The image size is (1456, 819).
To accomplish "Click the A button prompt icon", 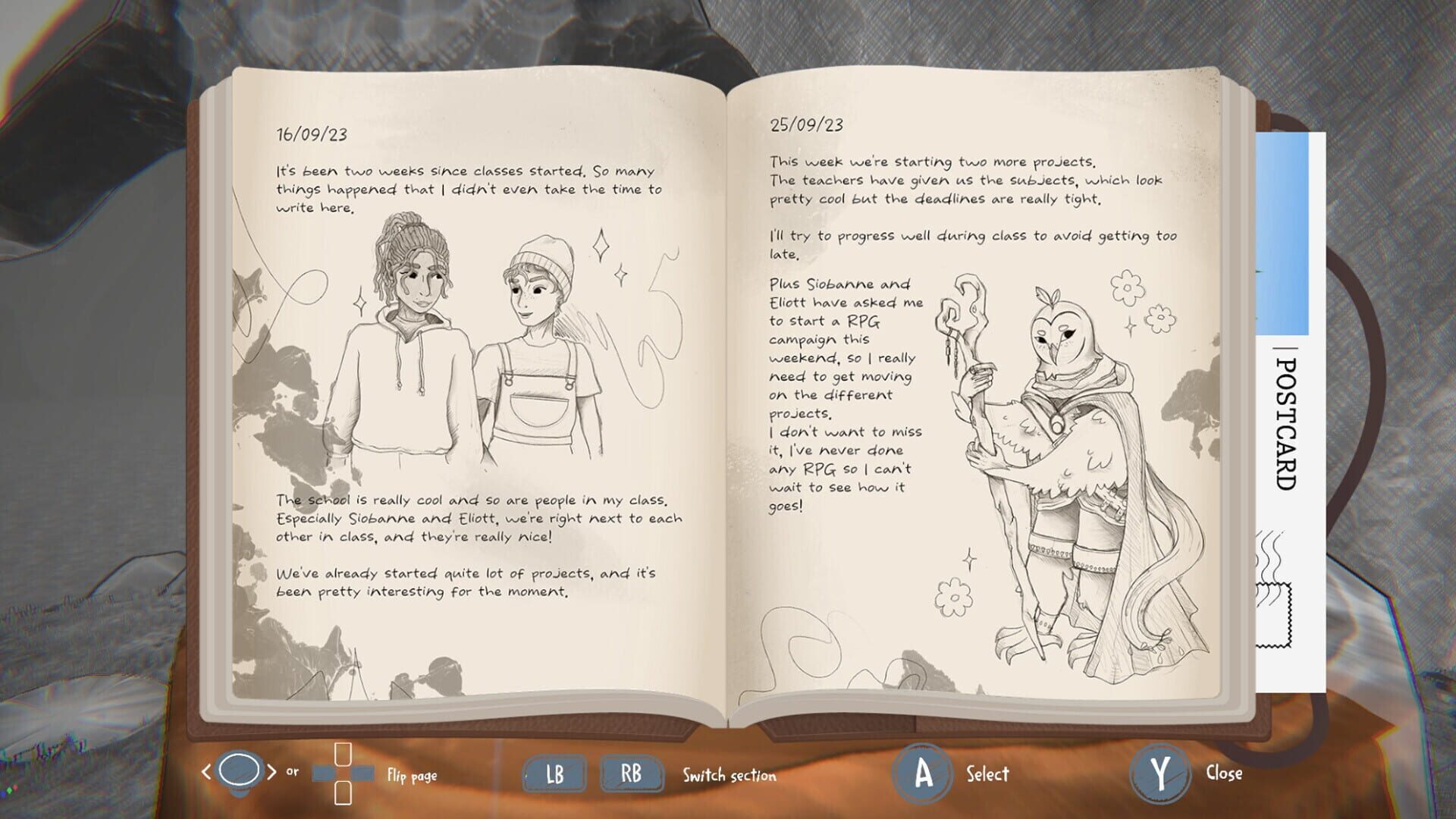I will [922, 774].
